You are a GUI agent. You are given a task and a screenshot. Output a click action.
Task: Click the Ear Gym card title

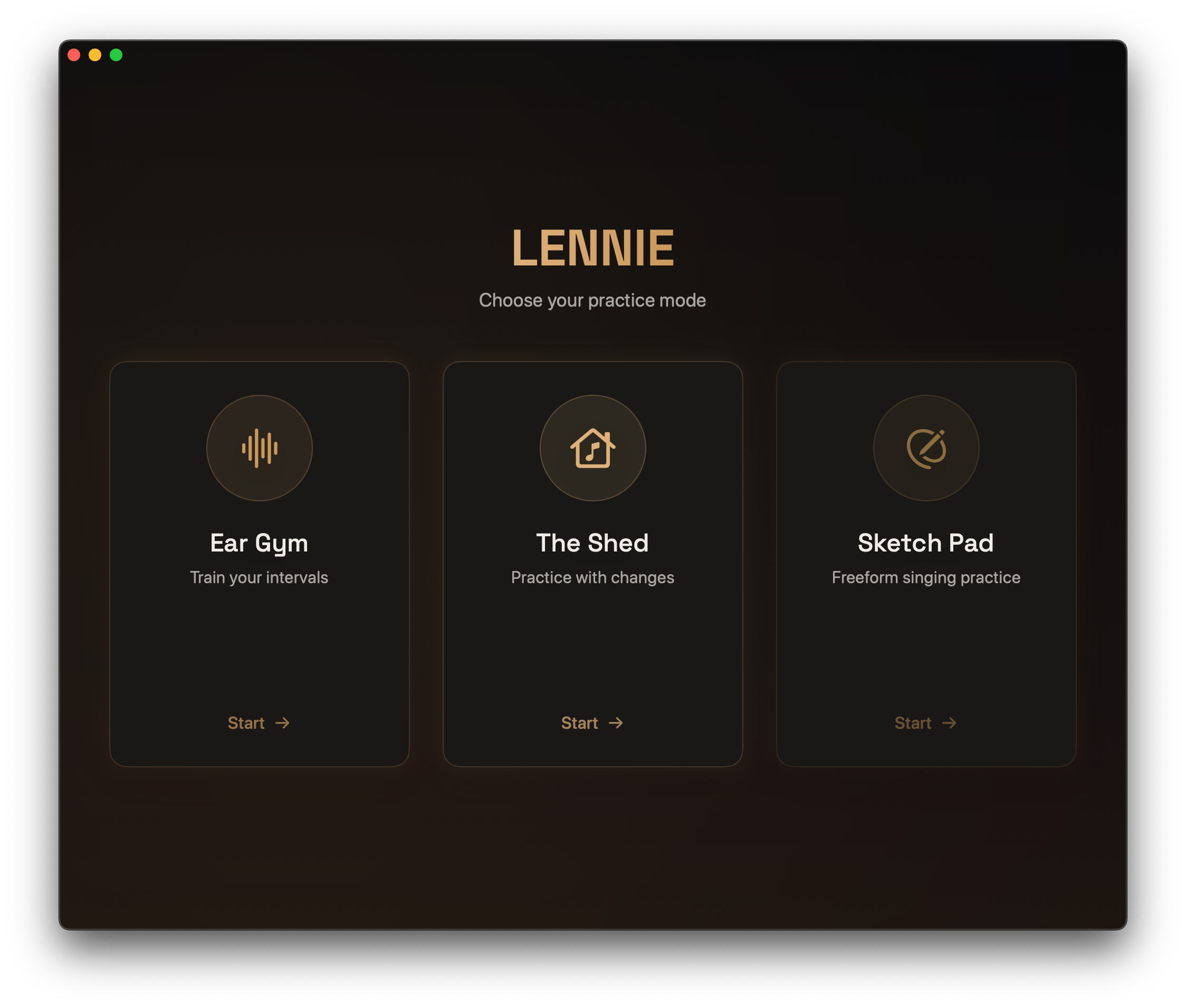pos(259,543)
